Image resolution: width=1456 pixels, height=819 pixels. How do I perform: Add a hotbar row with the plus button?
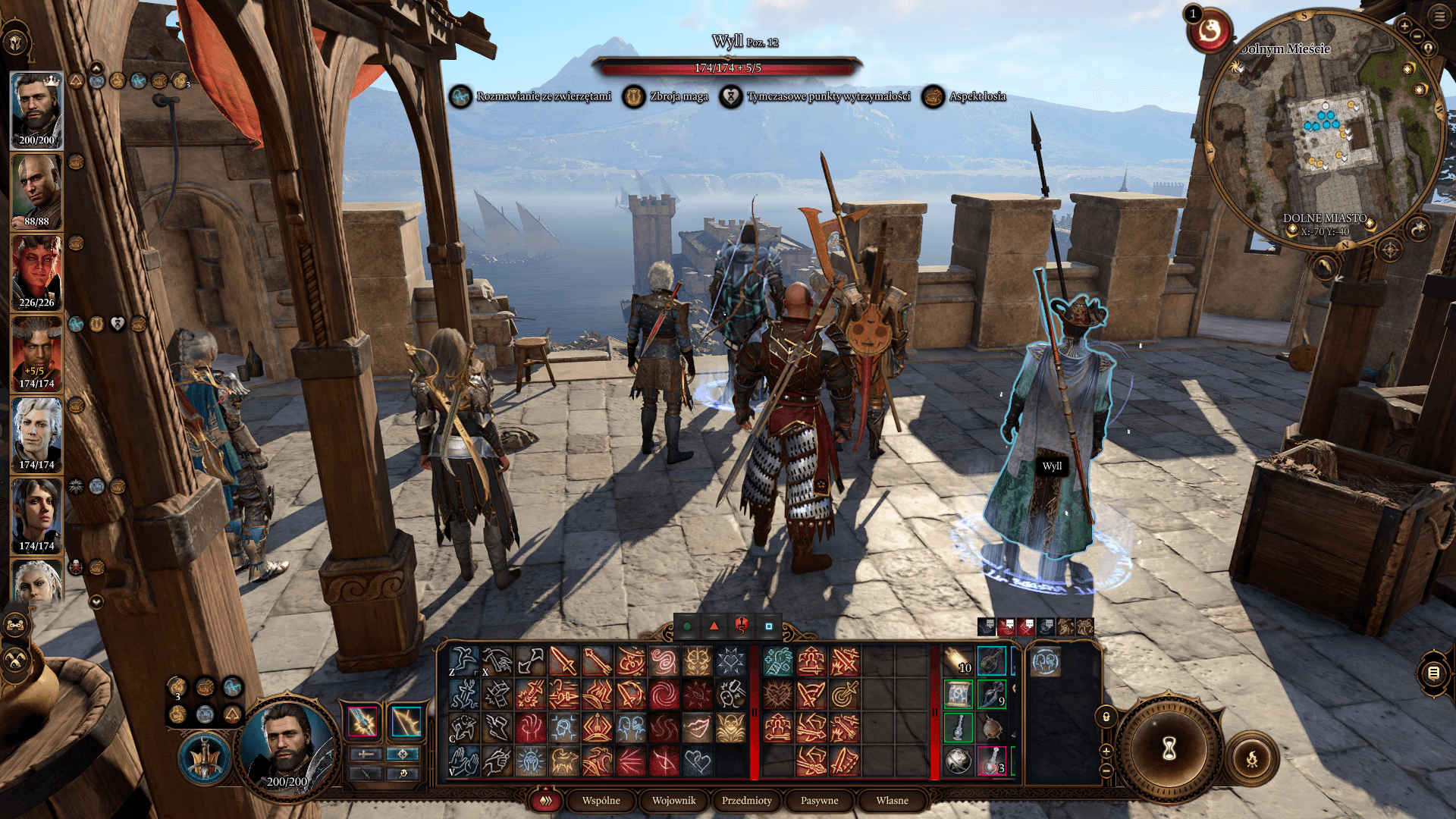click(1106, 752)
